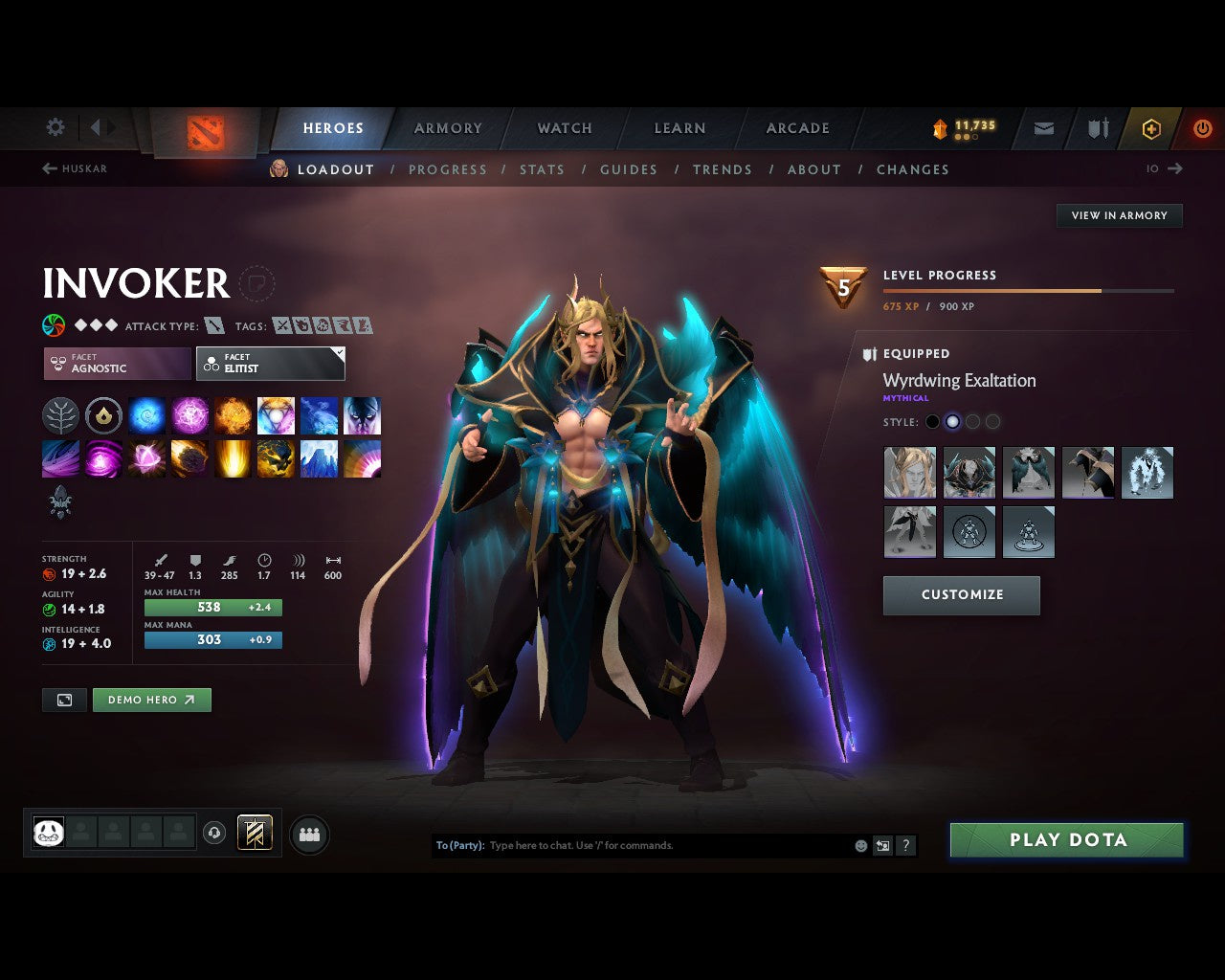The image size is (1225, 980).
Task: Switch to the Trends page
Action: [x=722, y=169]
